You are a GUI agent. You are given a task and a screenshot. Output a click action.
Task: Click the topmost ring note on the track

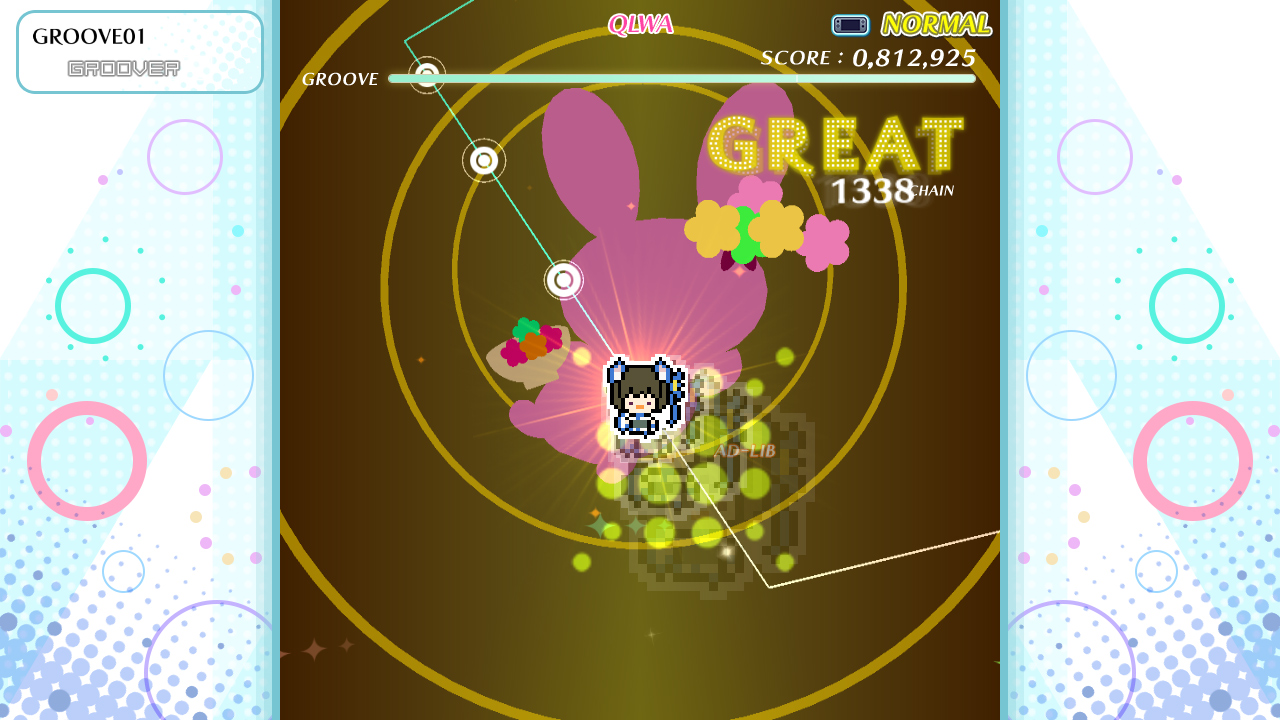[x=425, y=75]
